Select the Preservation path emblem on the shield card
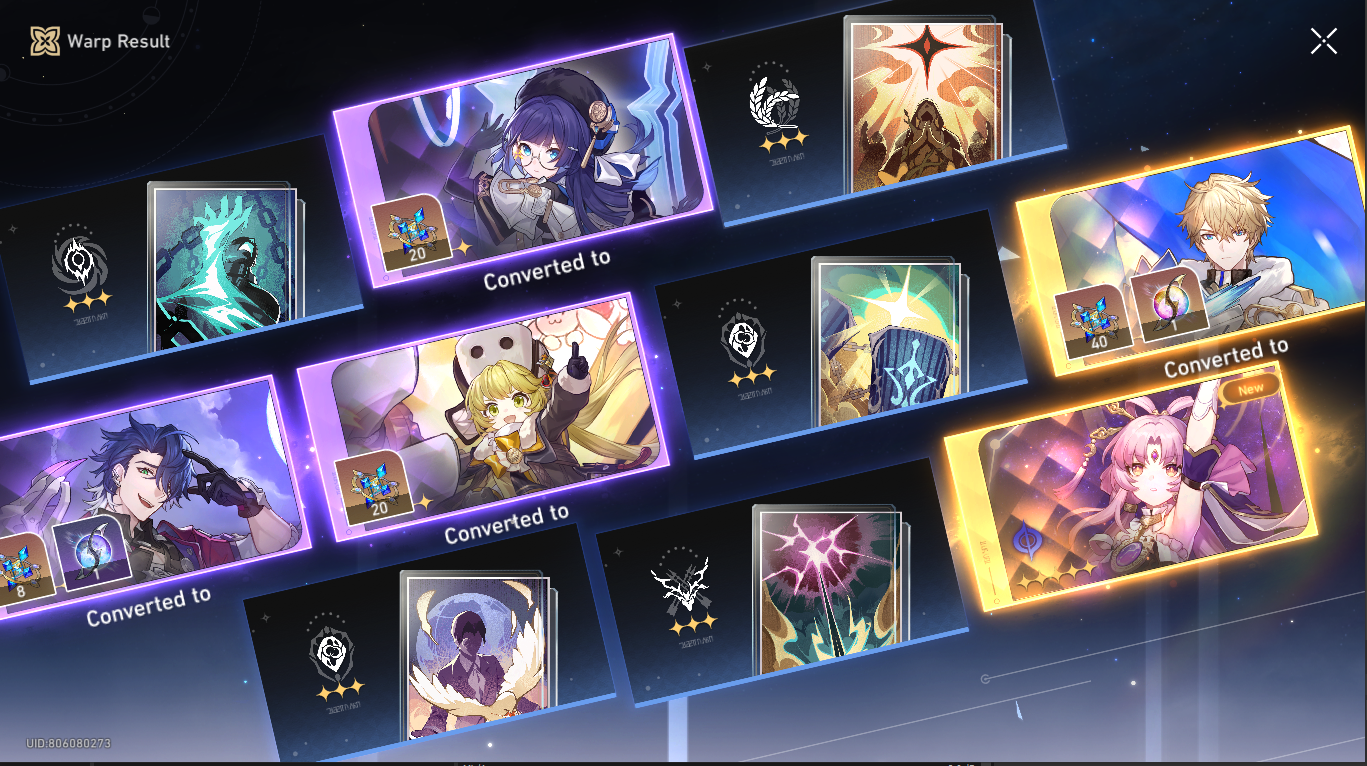Screen dimensions: 1367x766 (740, 337)
